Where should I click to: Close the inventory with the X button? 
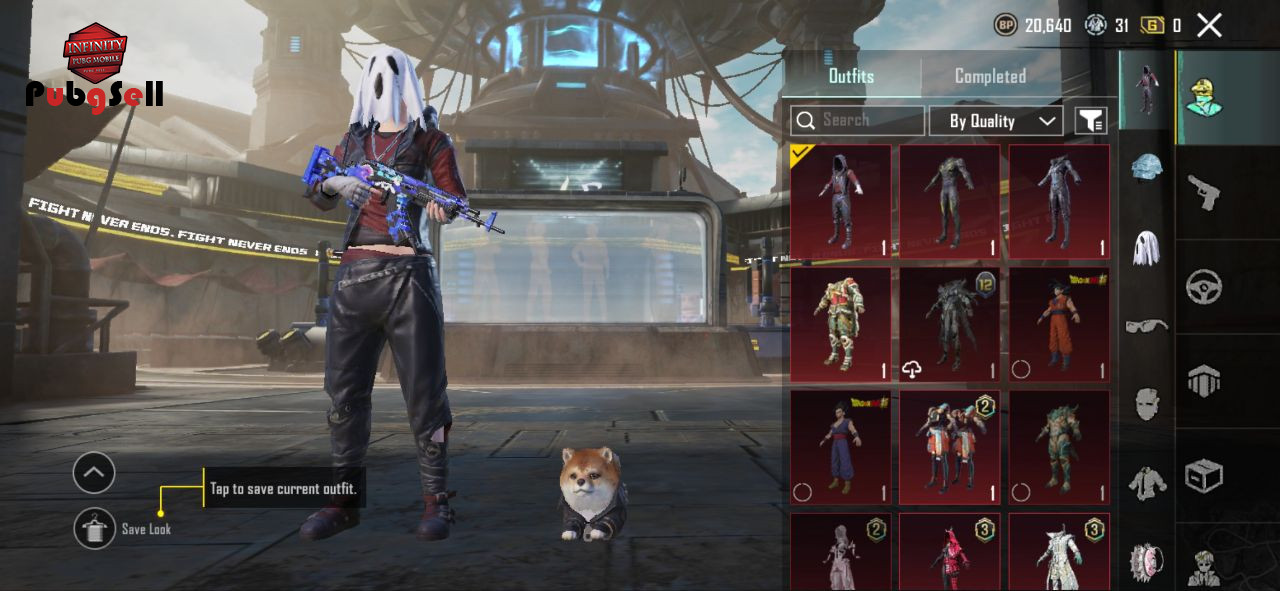[x=1209, y=26]
